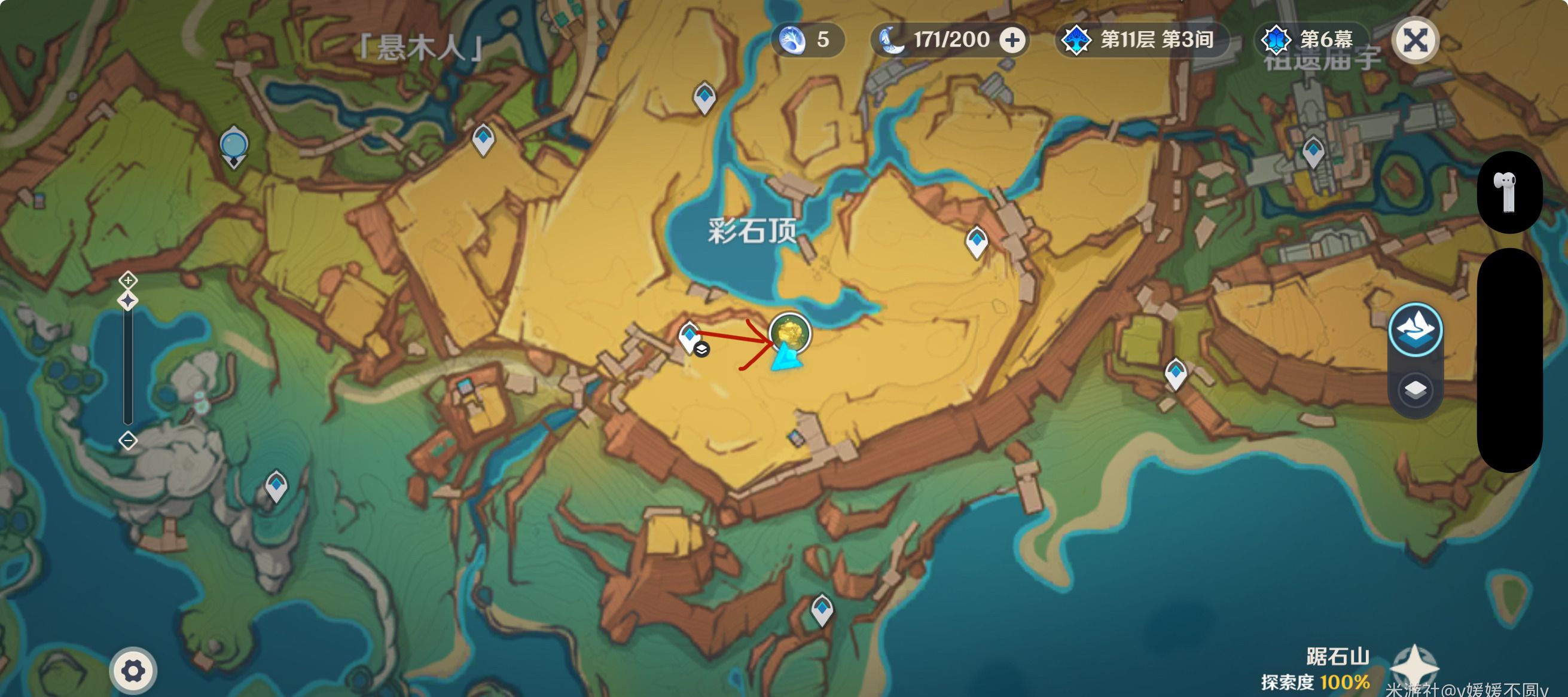Open the map settings gear
The image size is (1568, 697).
pos(133,671)
